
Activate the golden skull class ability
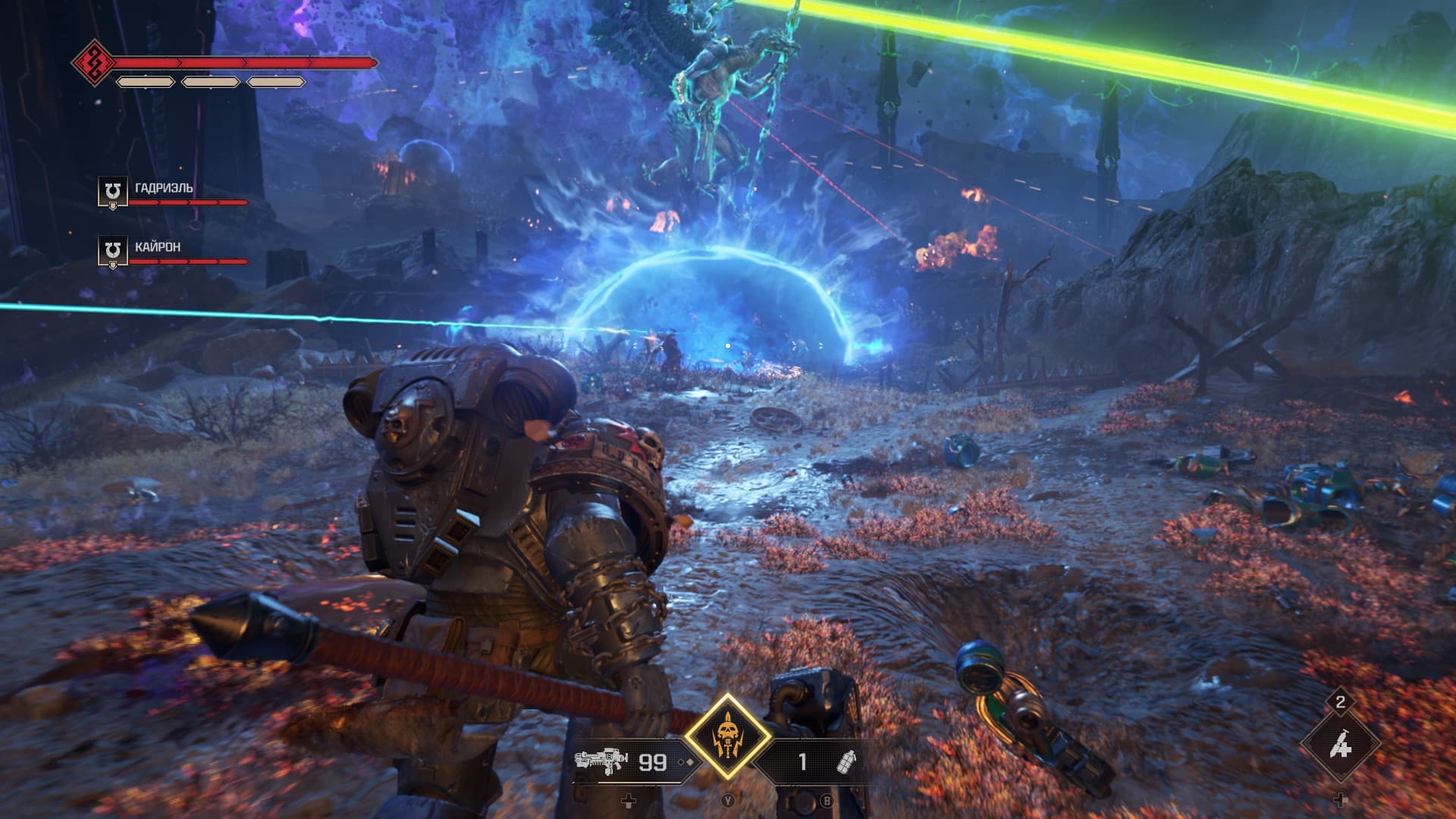click(x=728, y=736)
